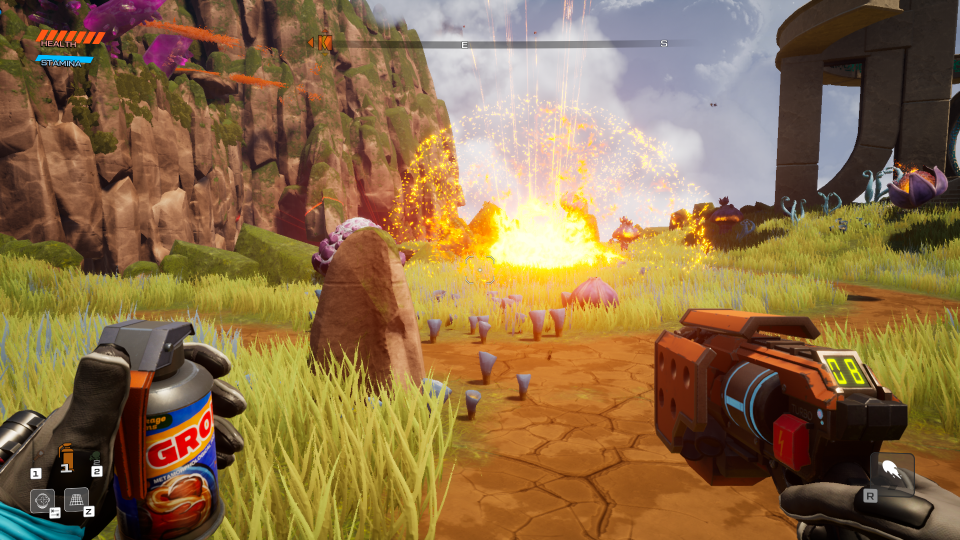Click the orange objective marker on compass
Screen dimensions: 960x540
[323, 42]
